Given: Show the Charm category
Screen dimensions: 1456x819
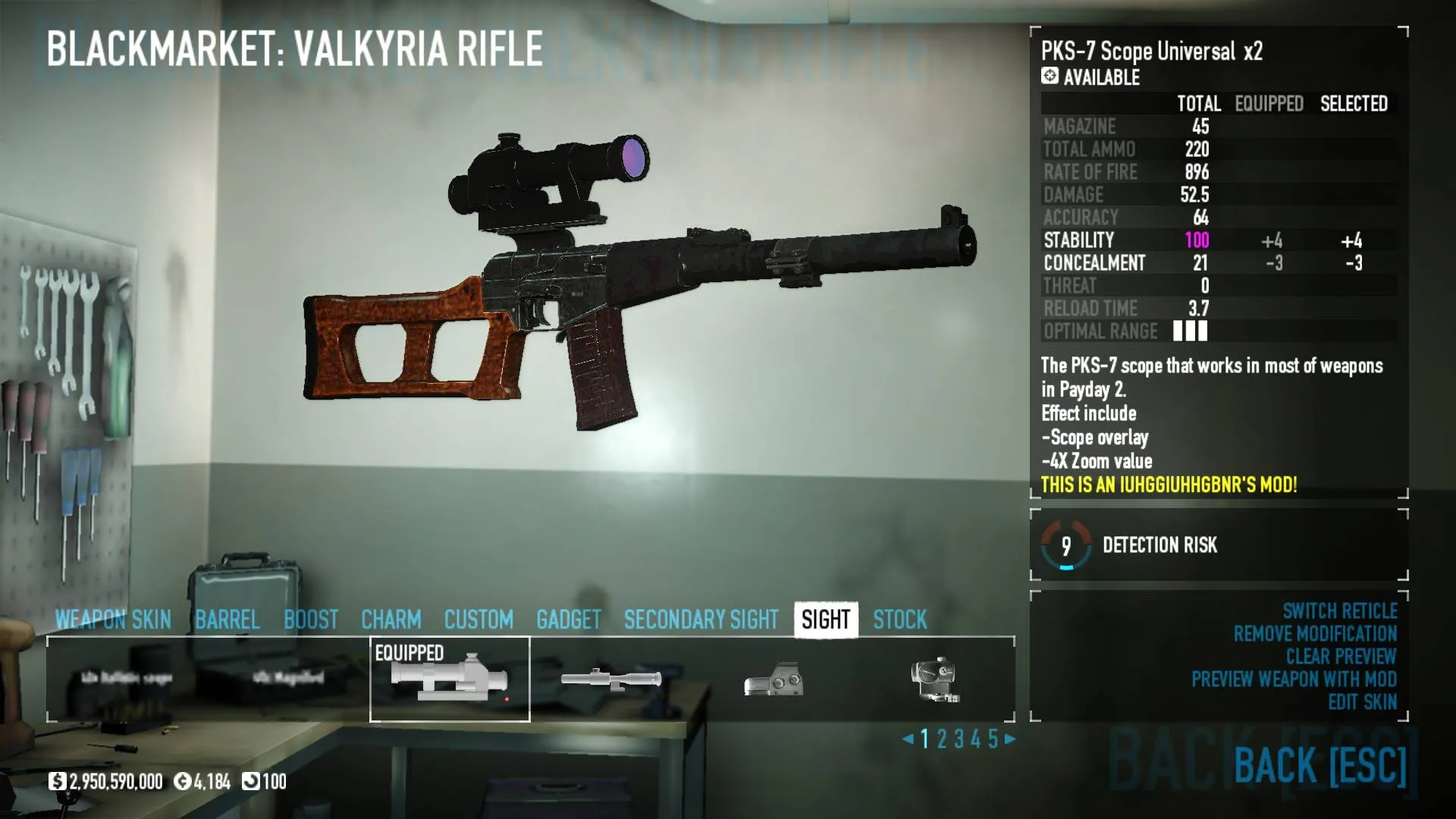Looking at the screenshot, I should click(x=391, y=620).
